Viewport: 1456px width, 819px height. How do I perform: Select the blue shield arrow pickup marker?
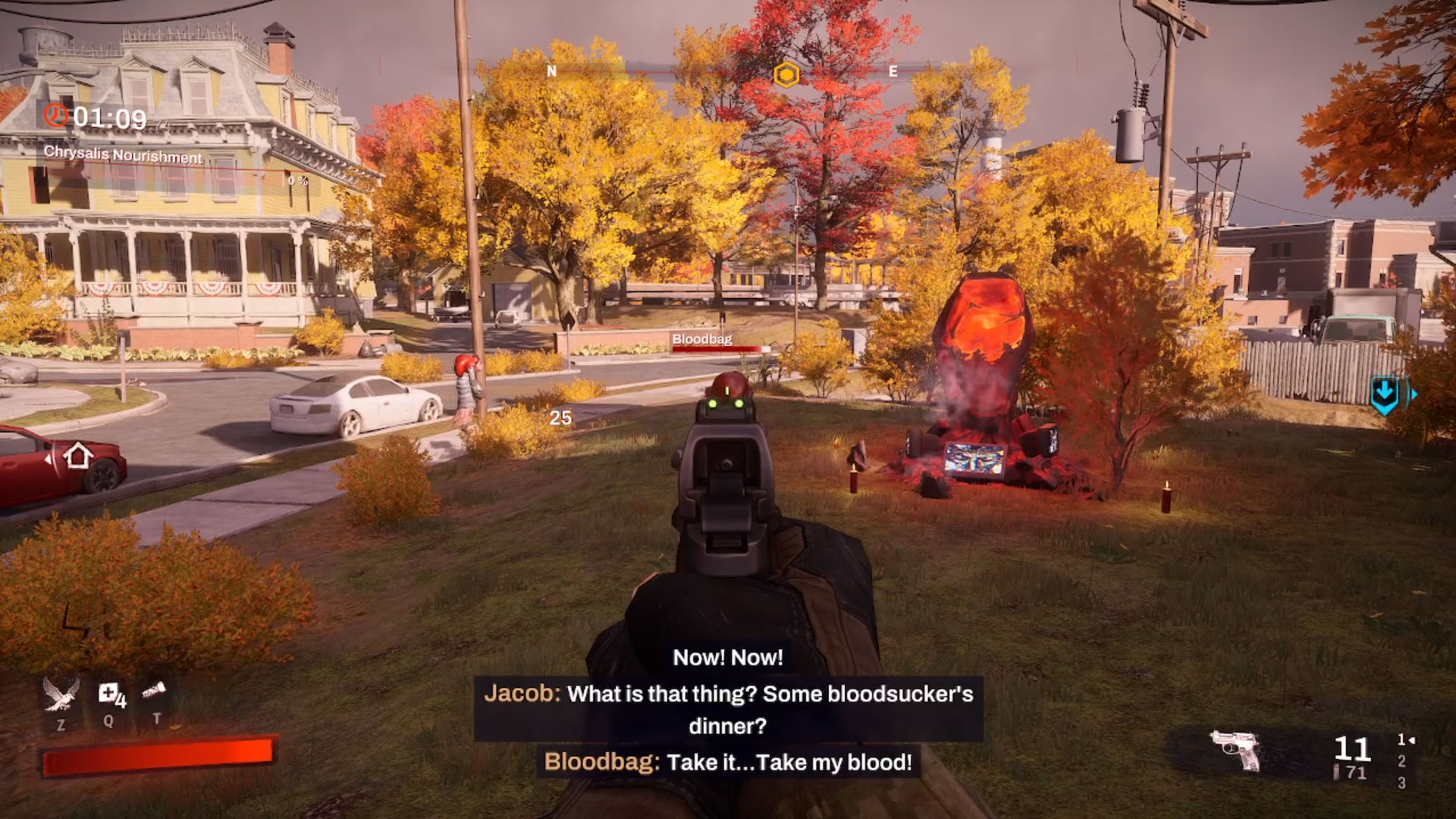click(1385, 394)
